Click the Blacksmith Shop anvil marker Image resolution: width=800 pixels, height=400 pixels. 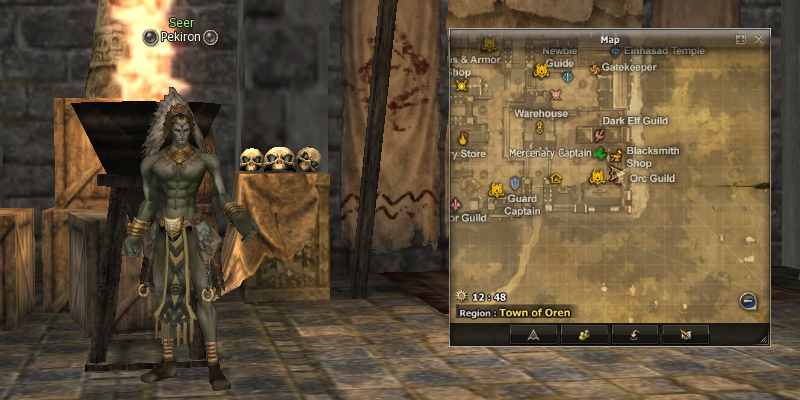click(x=616, y=156)
